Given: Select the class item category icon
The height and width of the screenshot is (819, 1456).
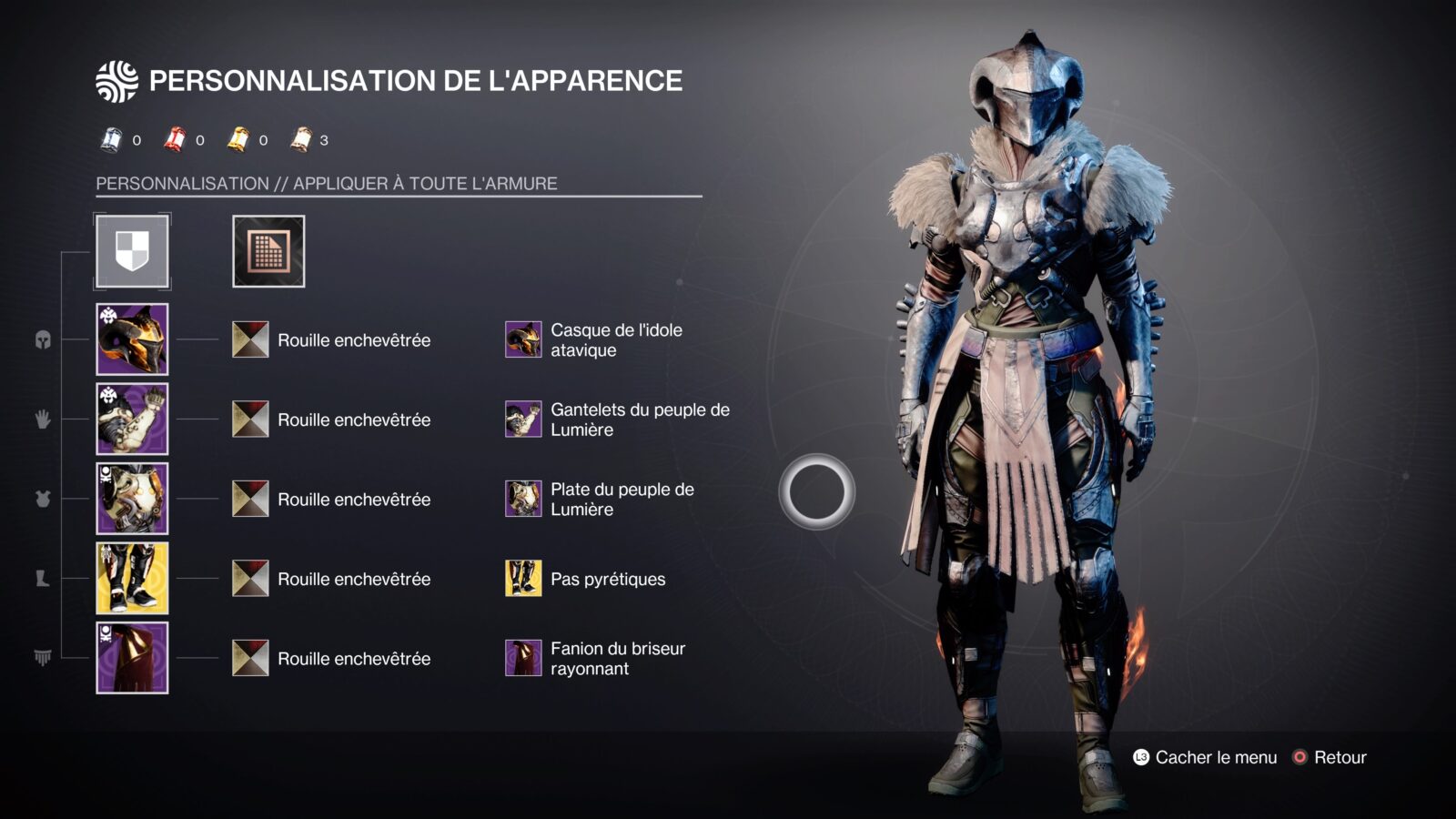Looking at the screenshot, I should (x=43, y=657).
